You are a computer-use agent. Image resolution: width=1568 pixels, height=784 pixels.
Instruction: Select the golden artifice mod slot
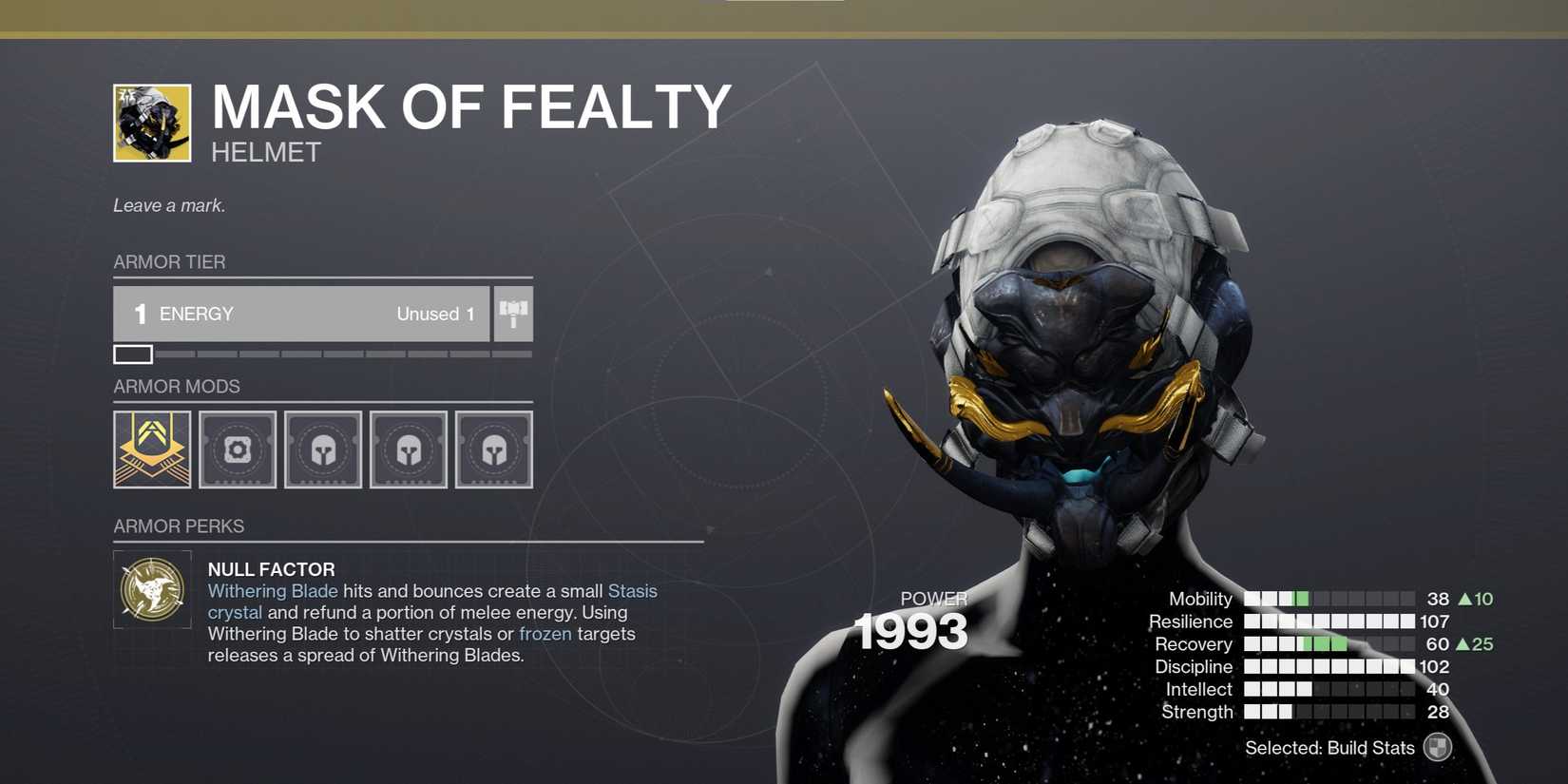tap(151, 449)
